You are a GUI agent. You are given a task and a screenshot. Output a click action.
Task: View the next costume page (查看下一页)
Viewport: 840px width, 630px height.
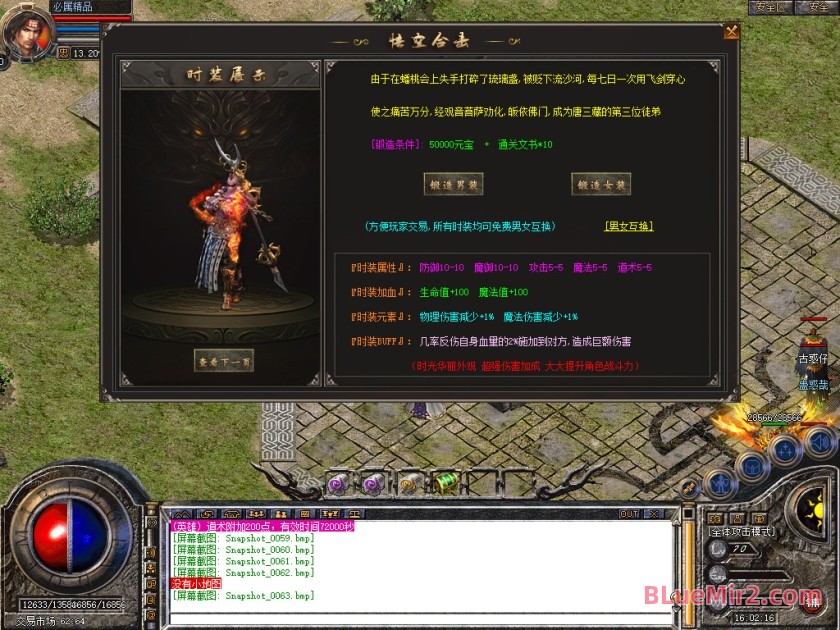pos(223,360)
